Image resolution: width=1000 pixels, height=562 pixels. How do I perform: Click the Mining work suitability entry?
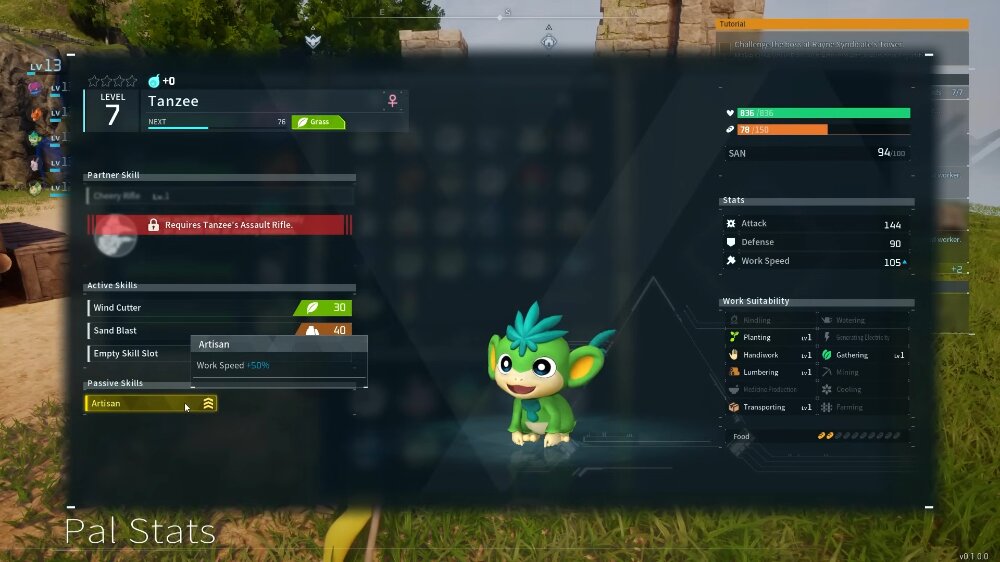click(862, 373)
